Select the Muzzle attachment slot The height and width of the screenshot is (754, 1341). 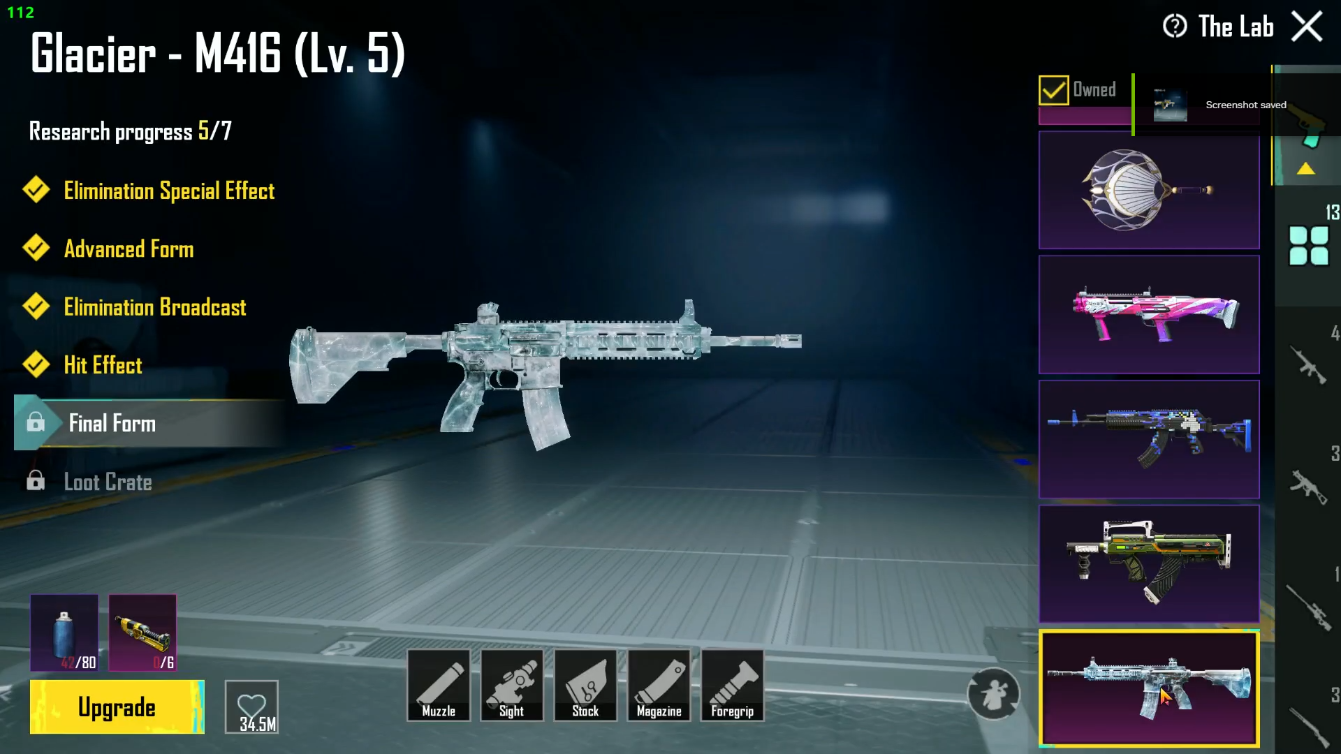point(438,686)
